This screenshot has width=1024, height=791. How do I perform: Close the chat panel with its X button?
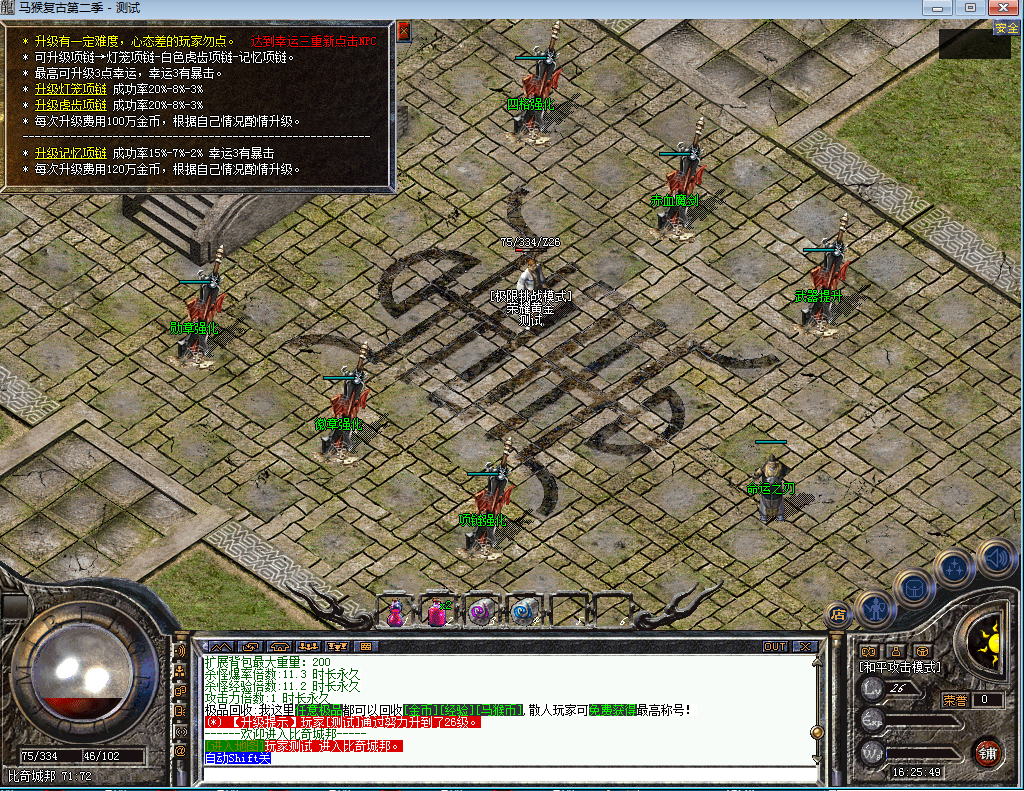click(x=806, y=647)
